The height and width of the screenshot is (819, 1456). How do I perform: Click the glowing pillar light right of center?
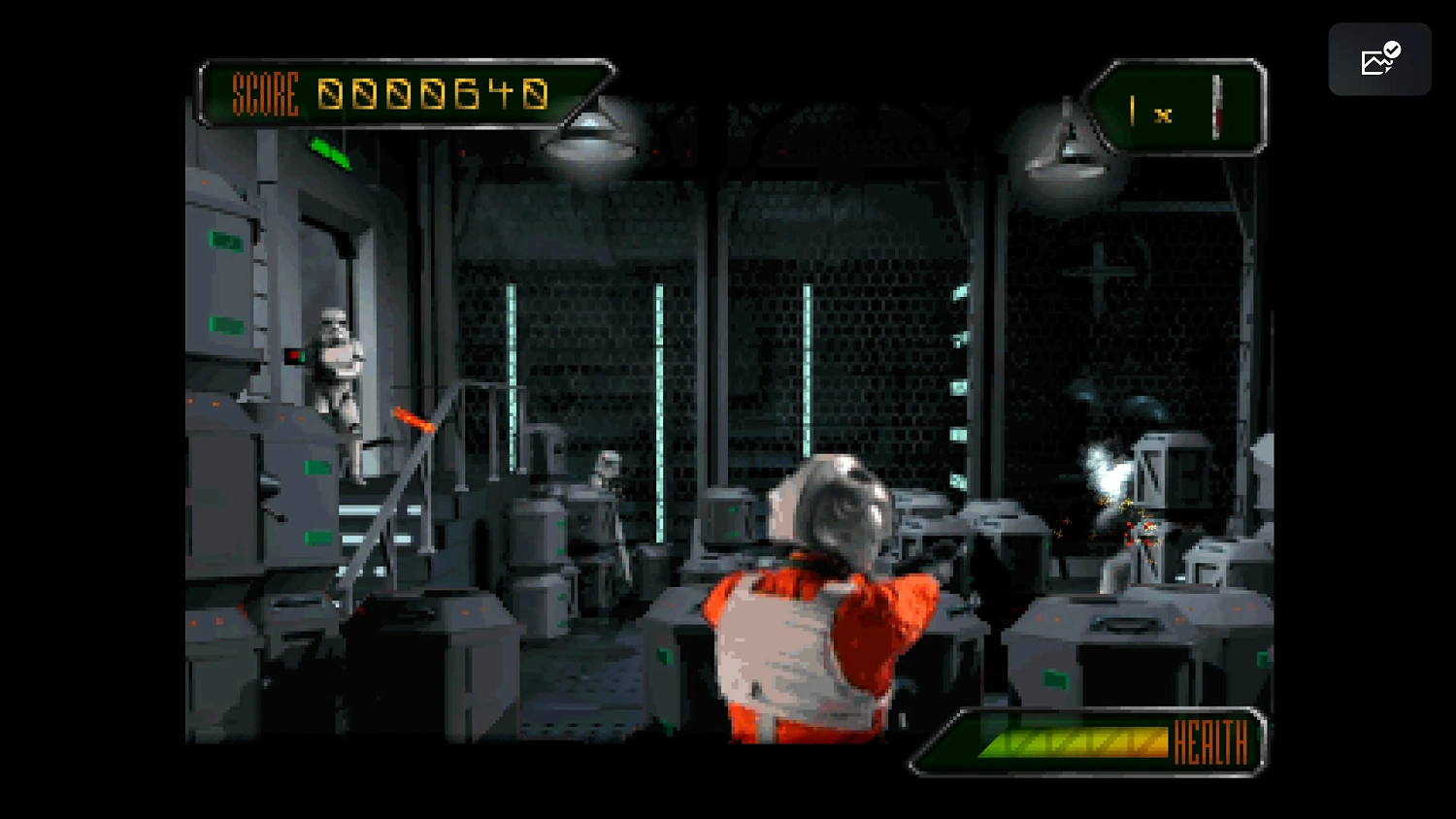pos(808,369)
